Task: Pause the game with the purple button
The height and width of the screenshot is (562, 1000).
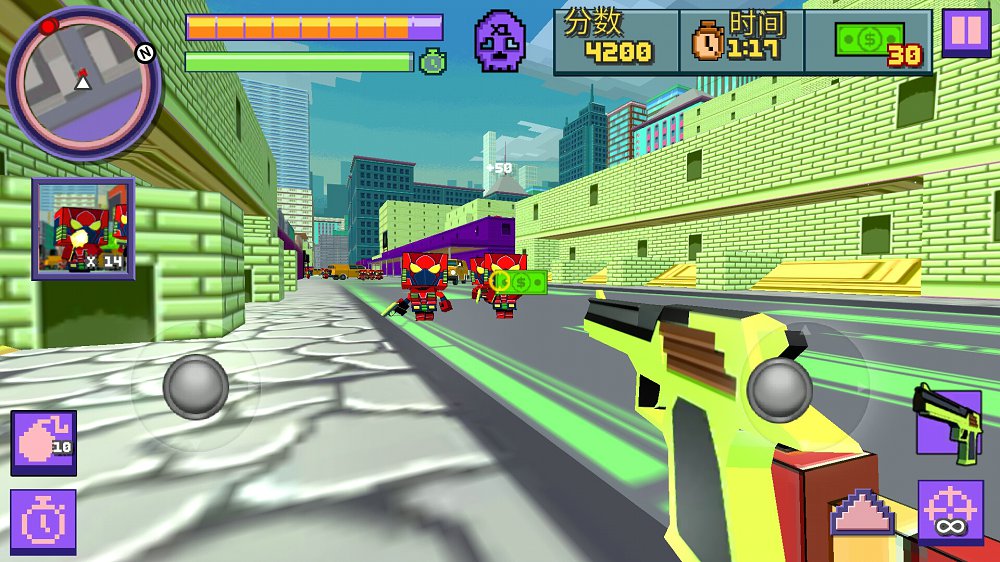Action: (966, 32)
